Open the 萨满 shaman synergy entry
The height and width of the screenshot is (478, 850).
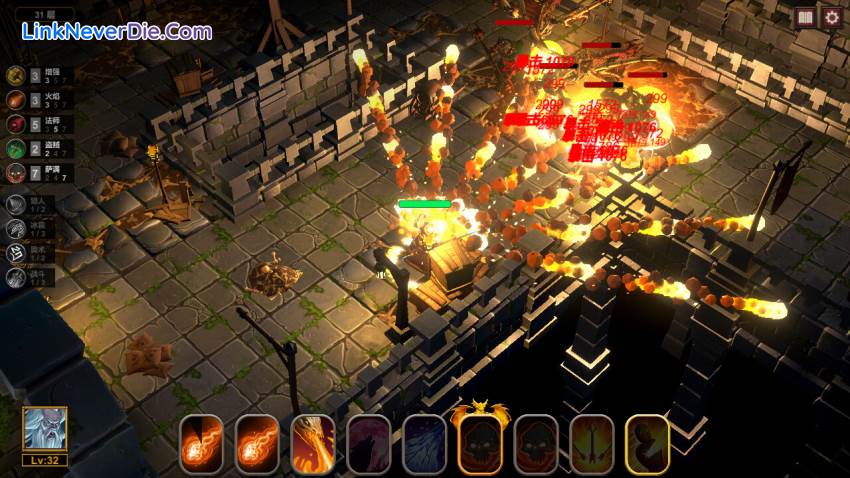17,172
